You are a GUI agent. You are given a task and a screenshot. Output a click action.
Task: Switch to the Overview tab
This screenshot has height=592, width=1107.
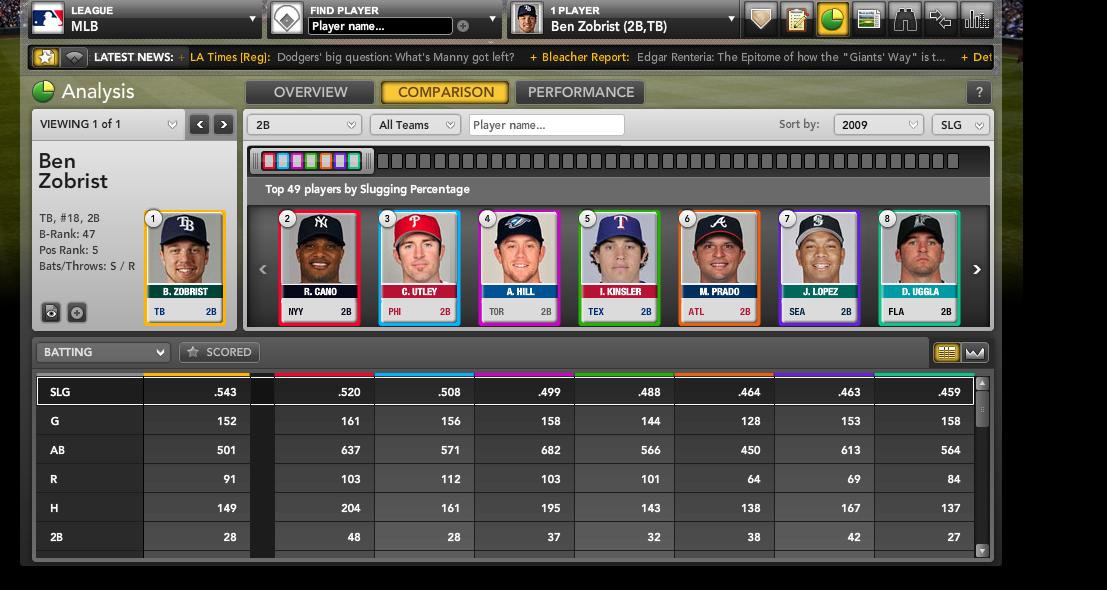click(310, 92)
